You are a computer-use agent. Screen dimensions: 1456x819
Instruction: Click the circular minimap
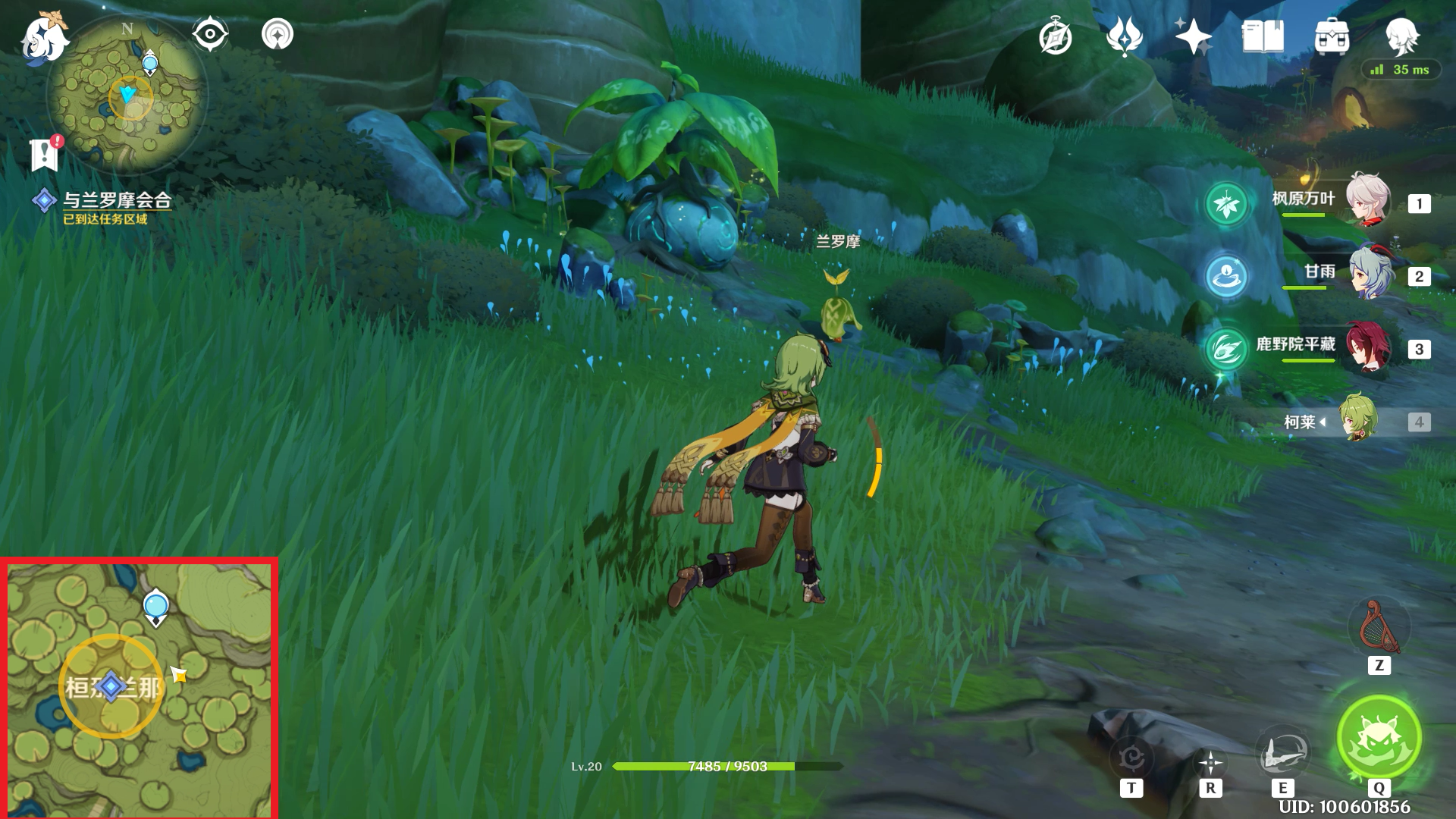(x=127, y=96)
